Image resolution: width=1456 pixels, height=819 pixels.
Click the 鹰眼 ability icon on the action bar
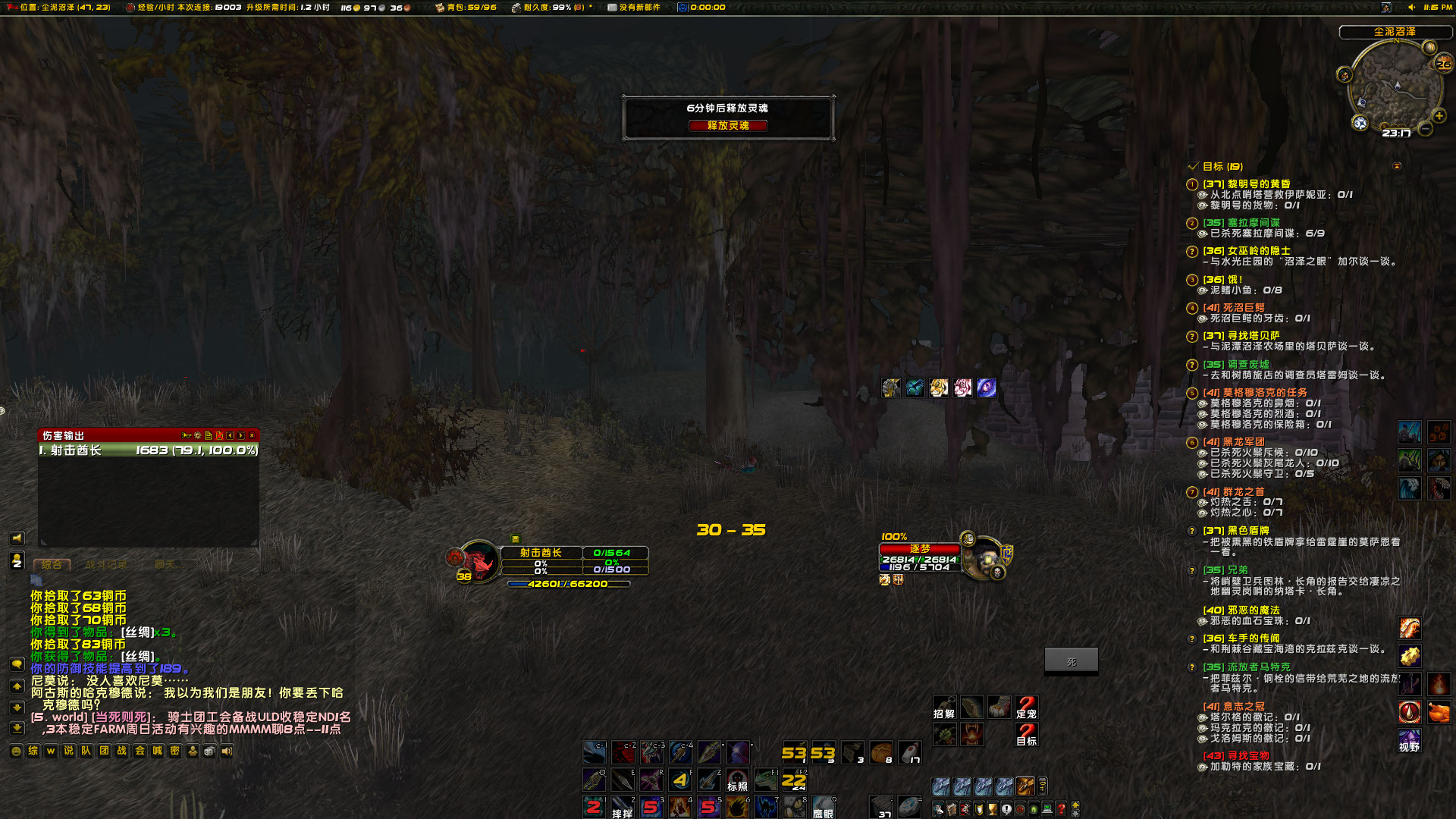coord(823,805)
